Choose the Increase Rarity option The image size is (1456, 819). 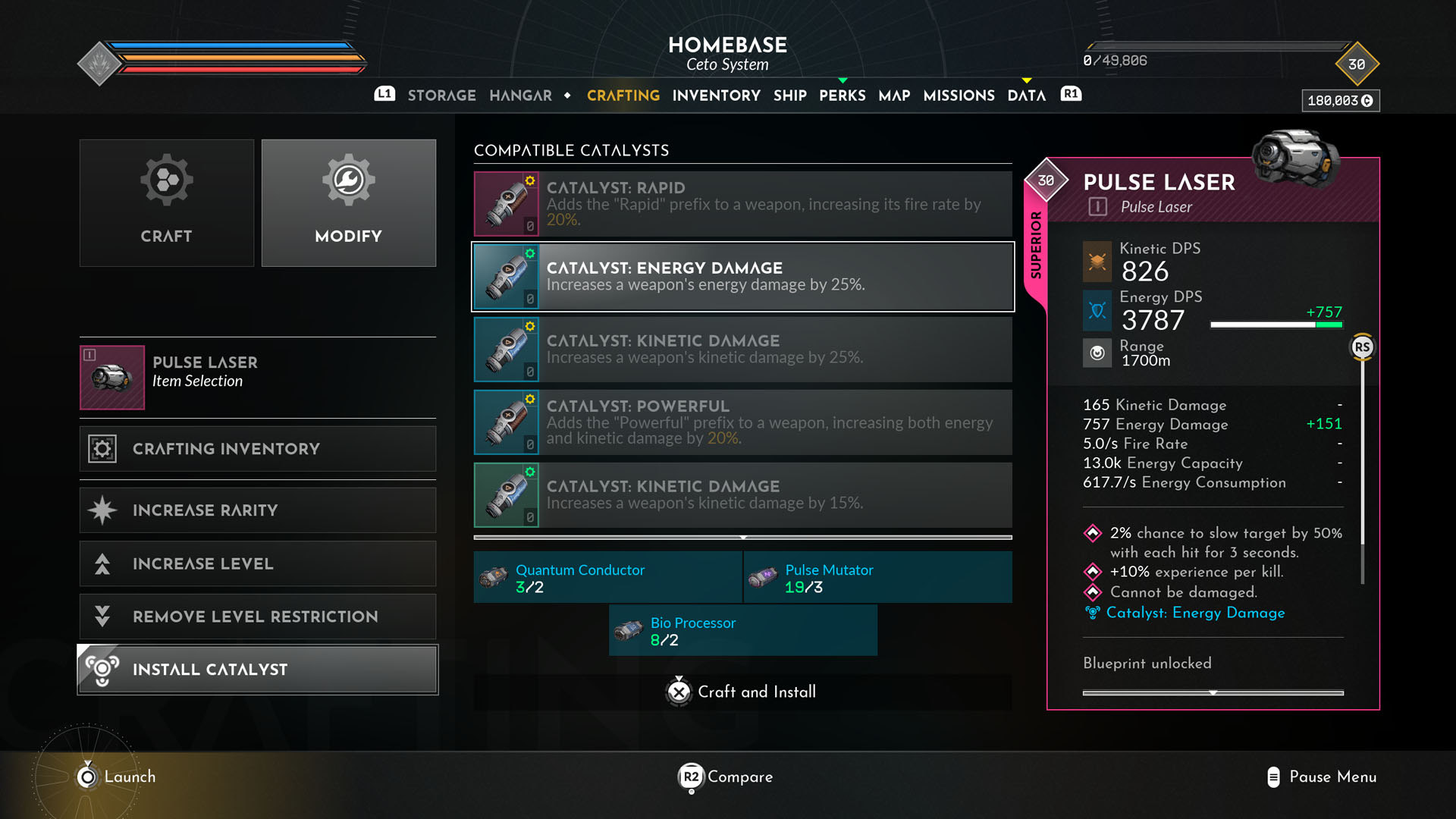[258, 510]
